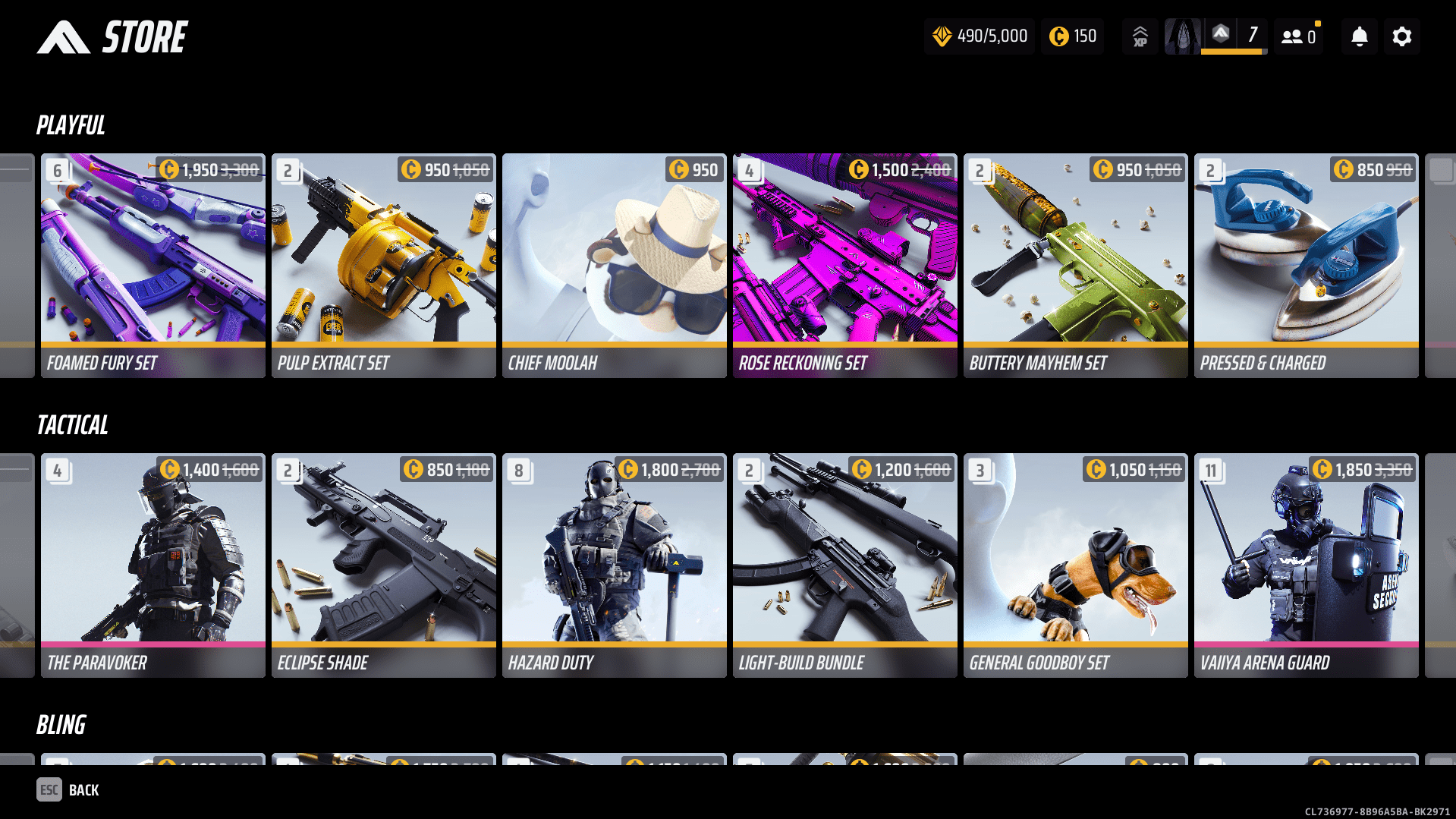Open The Paravoker outfit bundle
Viewport: 1456px width, 819px height.
coord(153,565)
